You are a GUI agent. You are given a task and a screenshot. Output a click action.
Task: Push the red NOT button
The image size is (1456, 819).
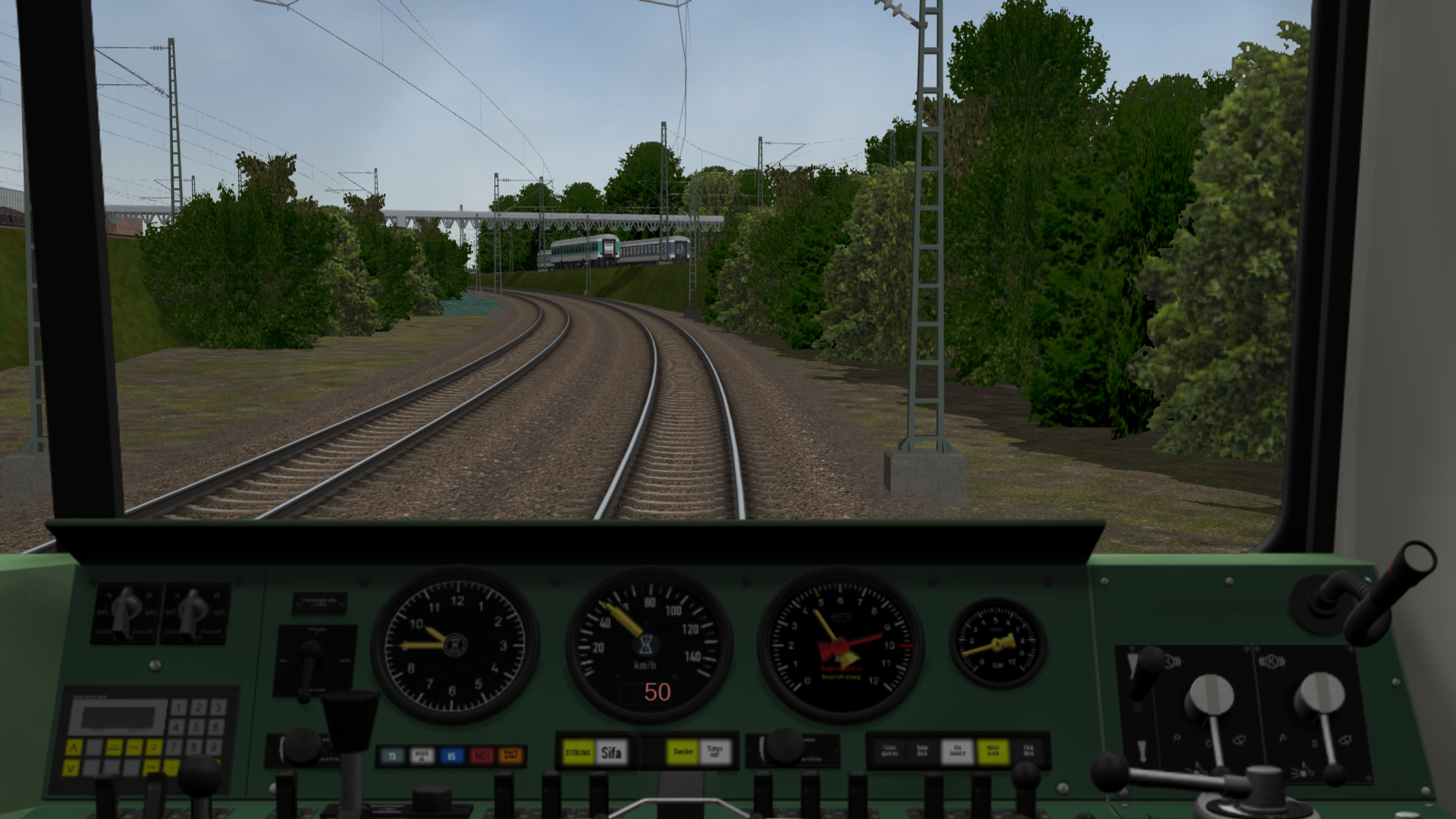coord(482,755)
